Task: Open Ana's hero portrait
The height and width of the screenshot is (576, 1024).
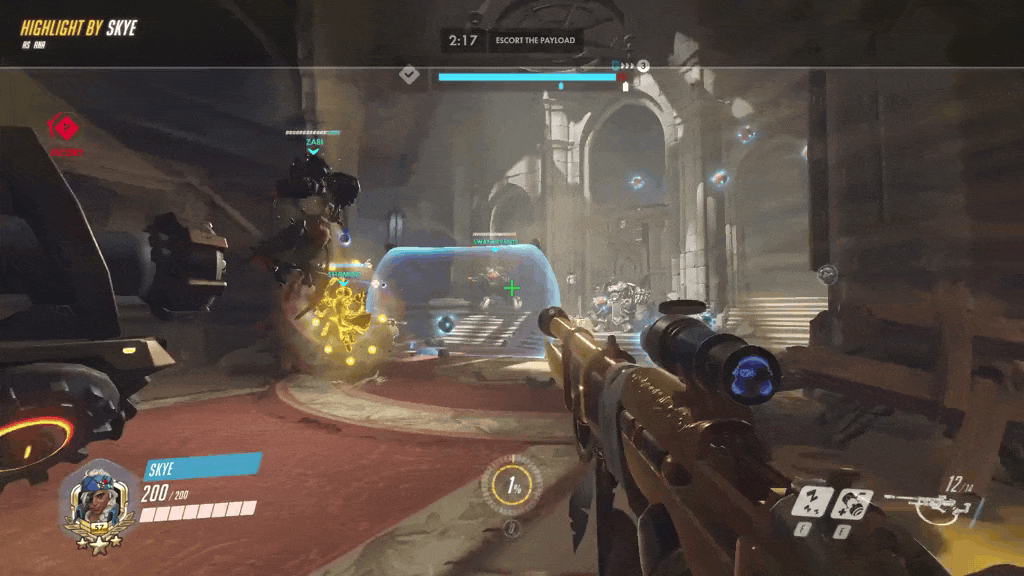Action: pyautogui.click(x=96, y=501)
